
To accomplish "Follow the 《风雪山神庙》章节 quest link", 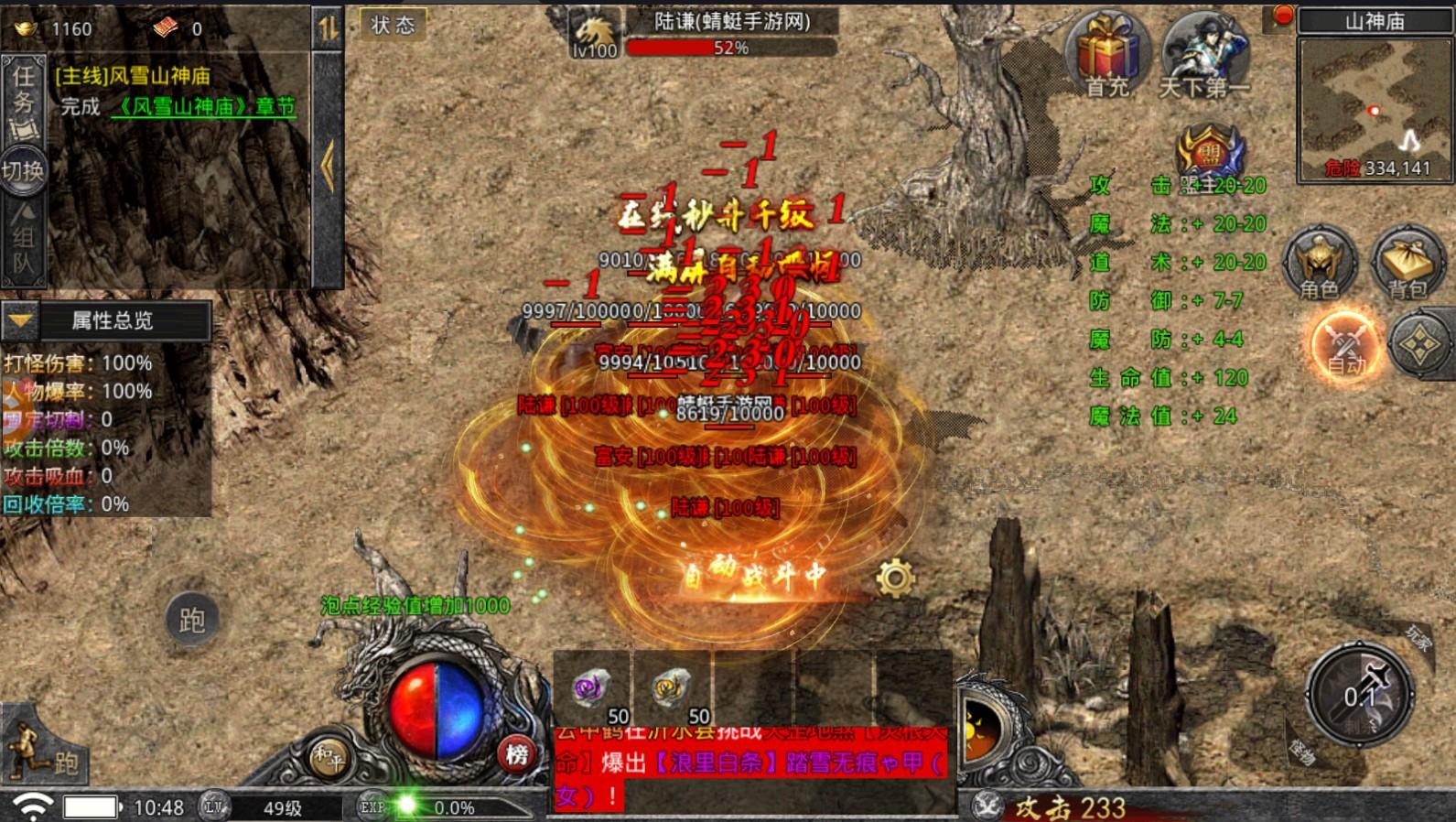I will click(x=203, y=107).
